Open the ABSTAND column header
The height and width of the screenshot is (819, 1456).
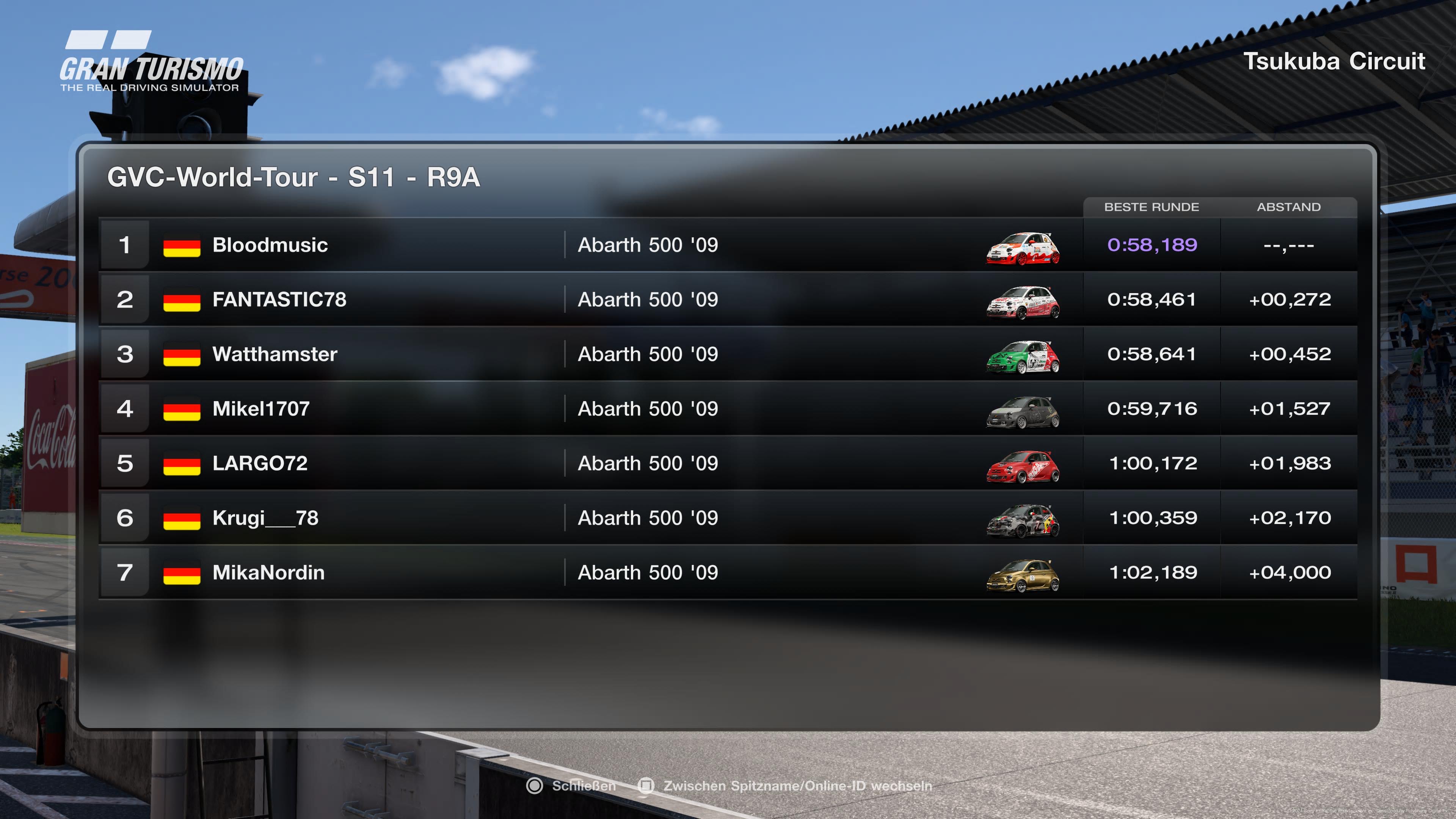pos(1289,207)
